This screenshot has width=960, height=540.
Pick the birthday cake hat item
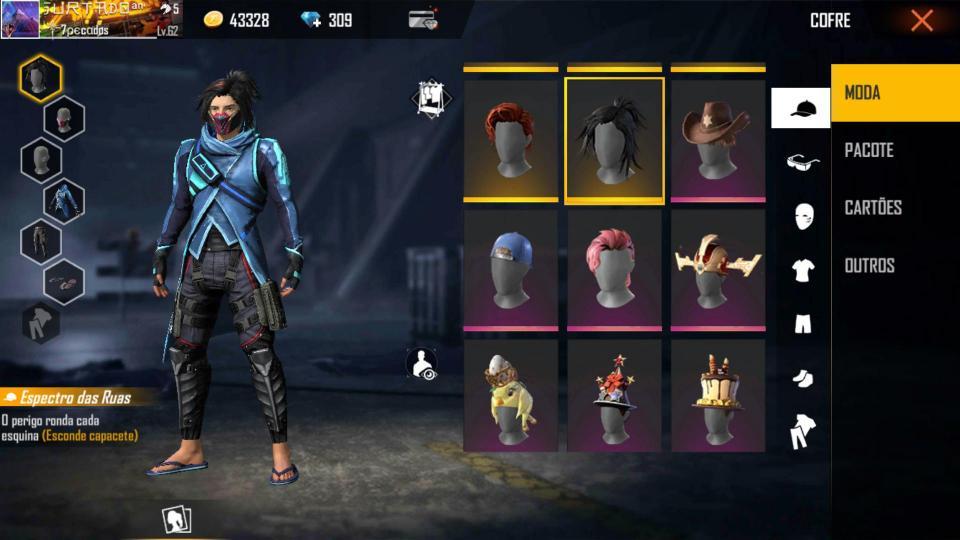tap(717, 397)
